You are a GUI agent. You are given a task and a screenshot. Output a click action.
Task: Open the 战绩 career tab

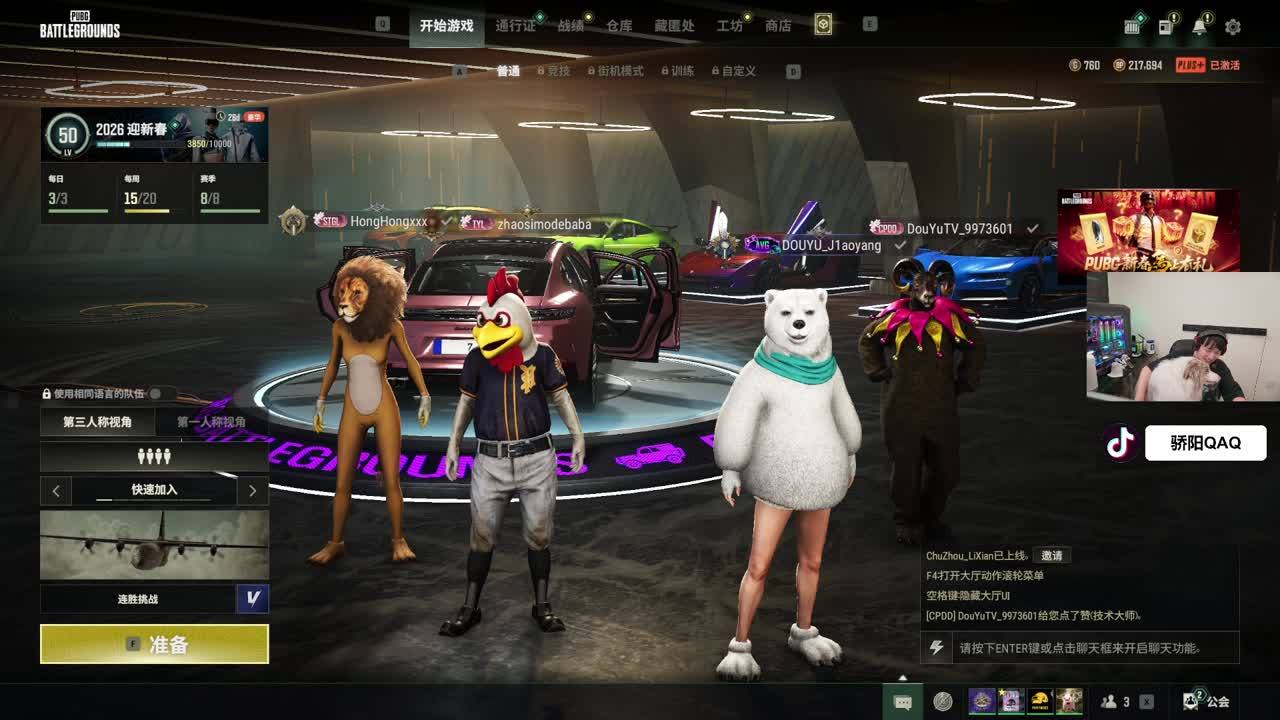(x=571, y=26)
